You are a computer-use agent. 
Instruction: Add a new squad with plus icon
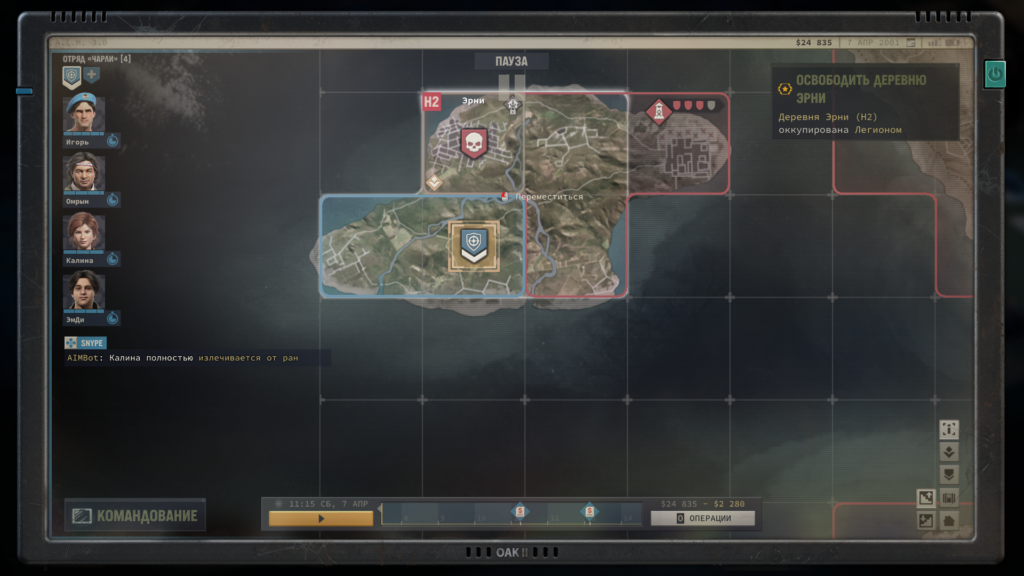92,75
